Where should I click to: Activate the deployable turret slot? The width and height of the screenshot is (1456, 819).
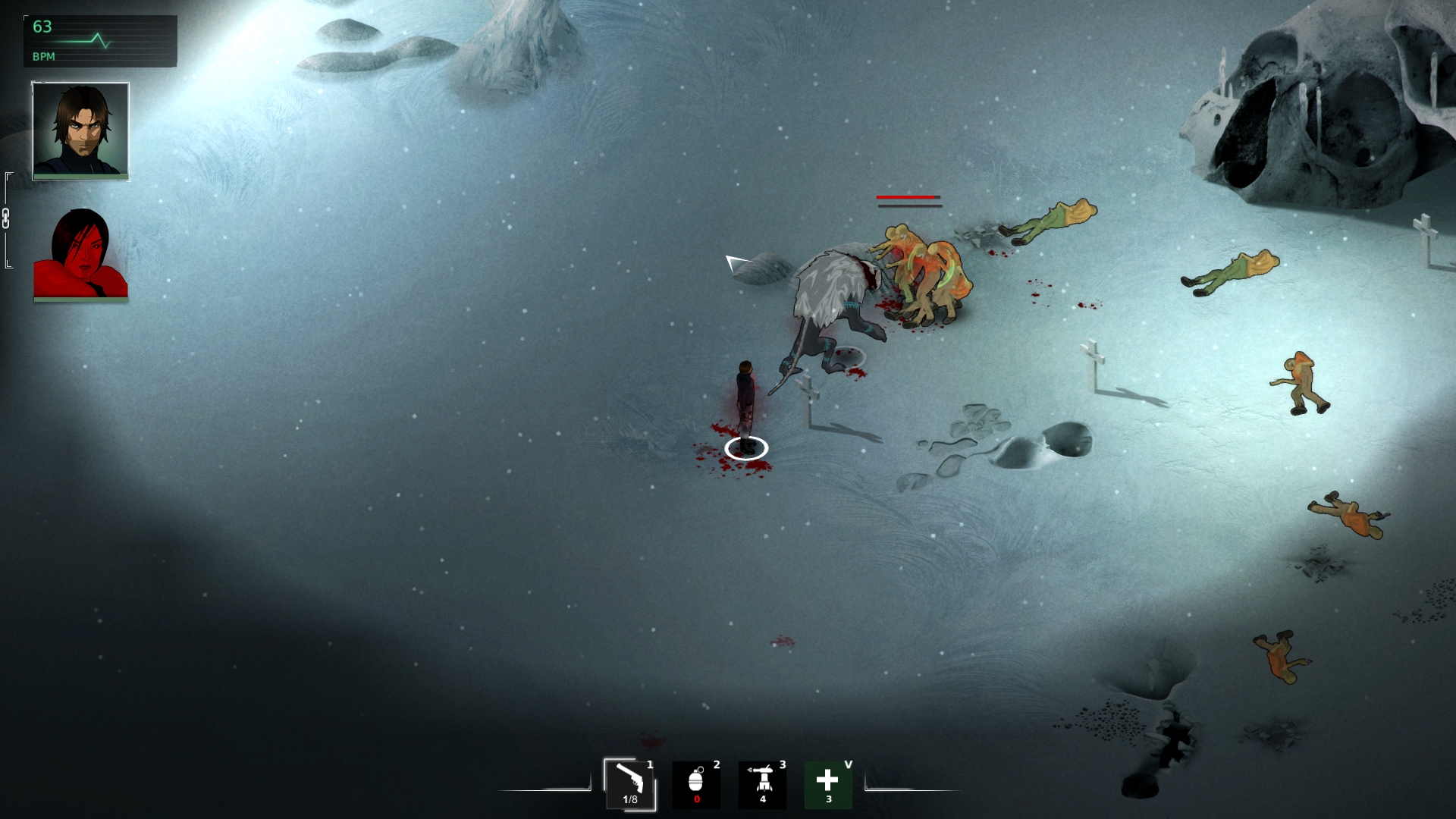762,783
